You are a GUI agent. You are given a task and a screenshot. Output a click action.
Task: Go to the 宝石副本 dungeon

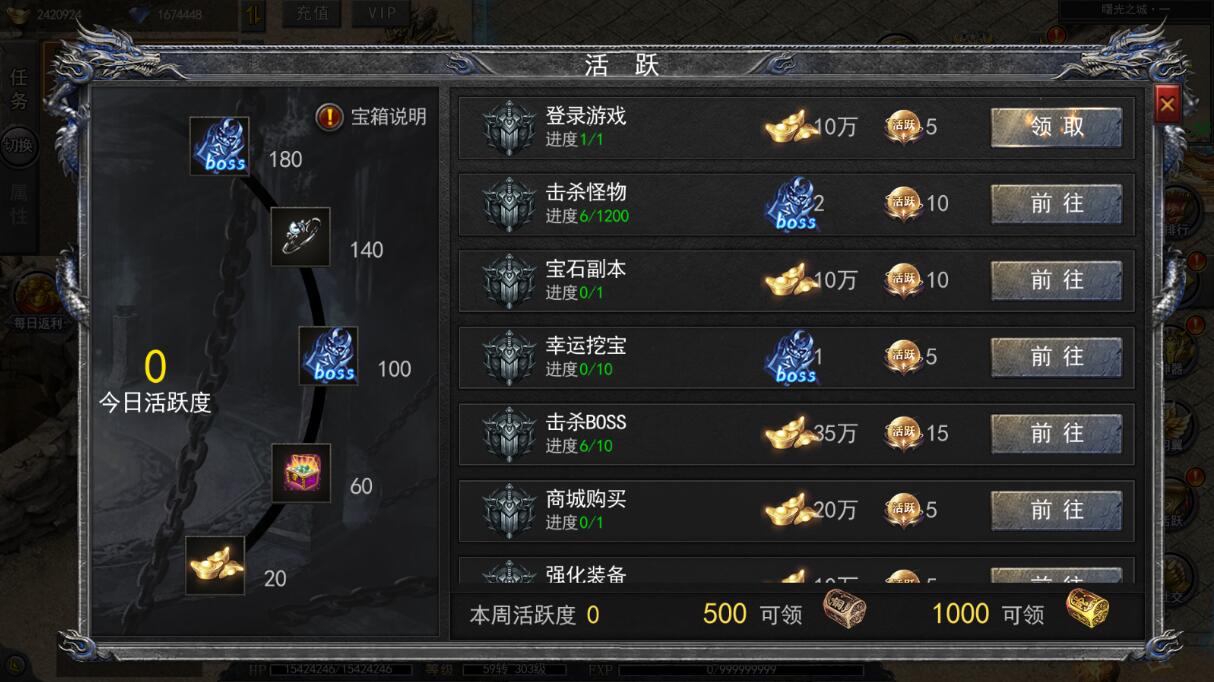click(x=1056, y=281)
